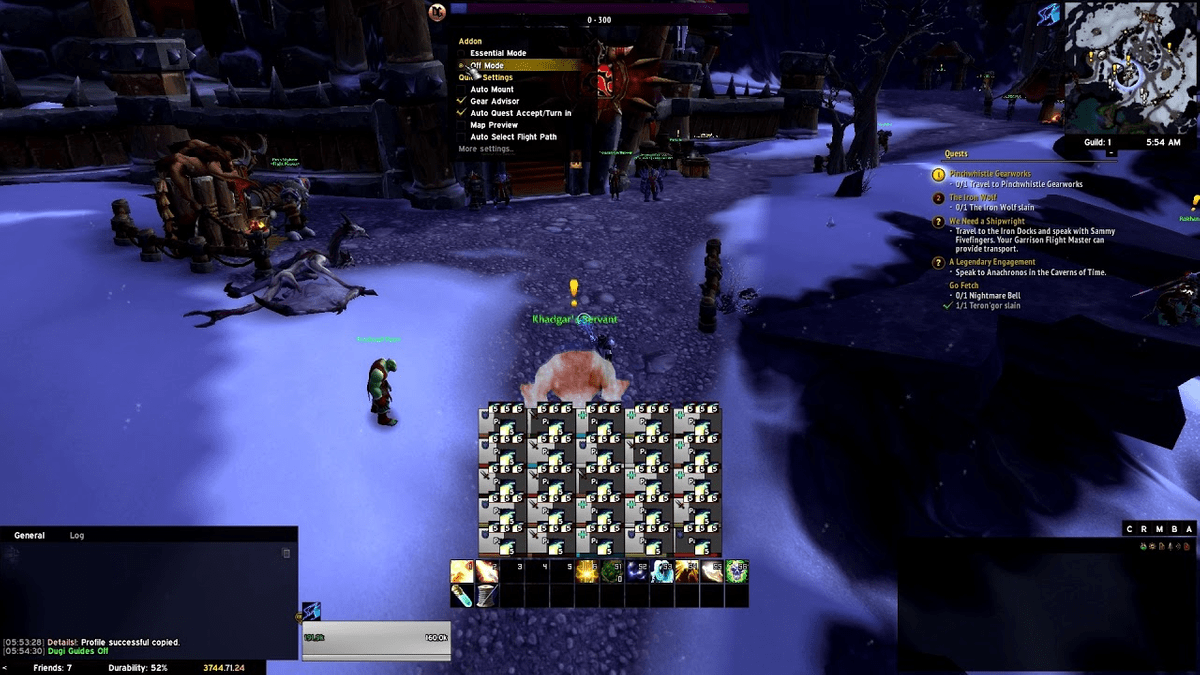Click the round DG addon button

coord(437,12)
